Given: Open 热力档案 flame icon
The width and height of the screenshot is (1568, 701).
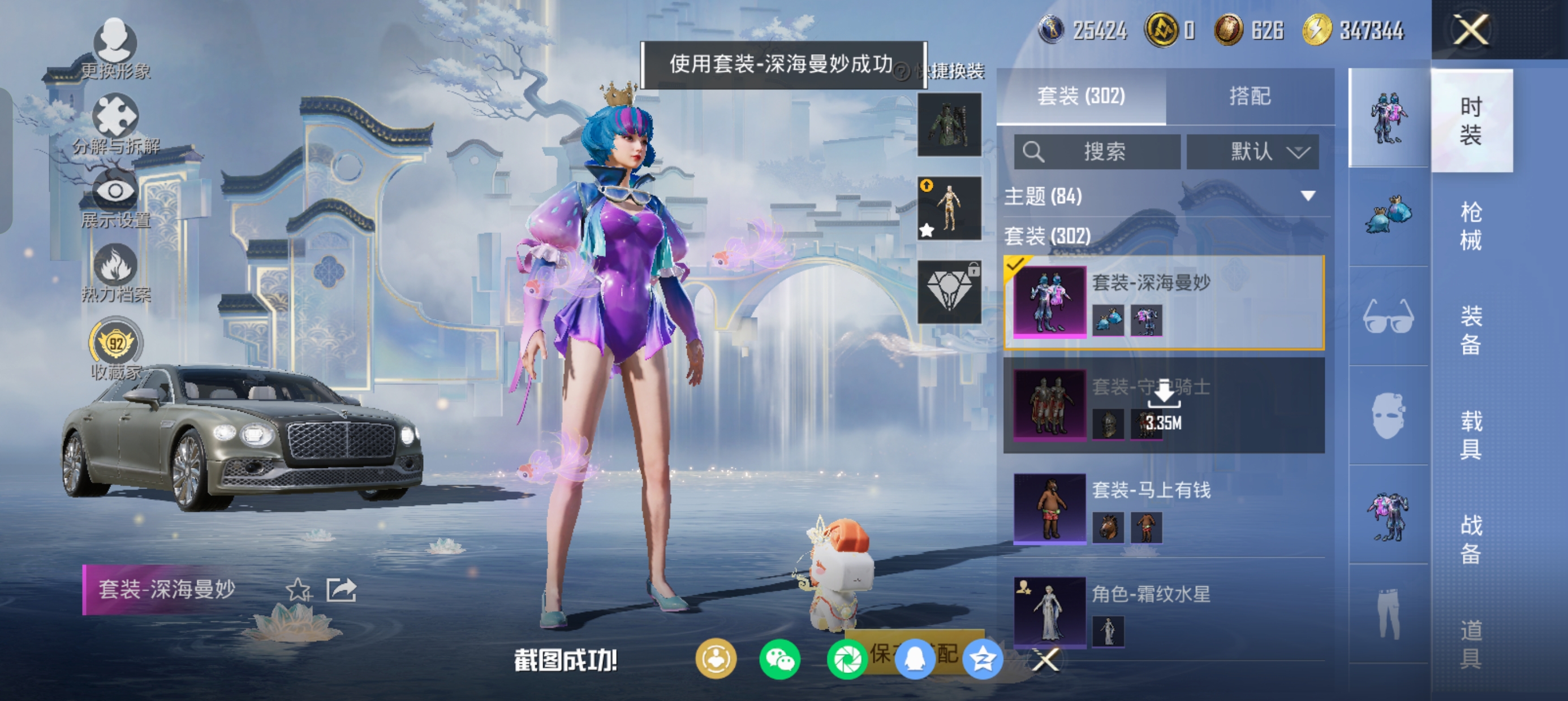Looking at the screenshot, I should pos(115,272).
